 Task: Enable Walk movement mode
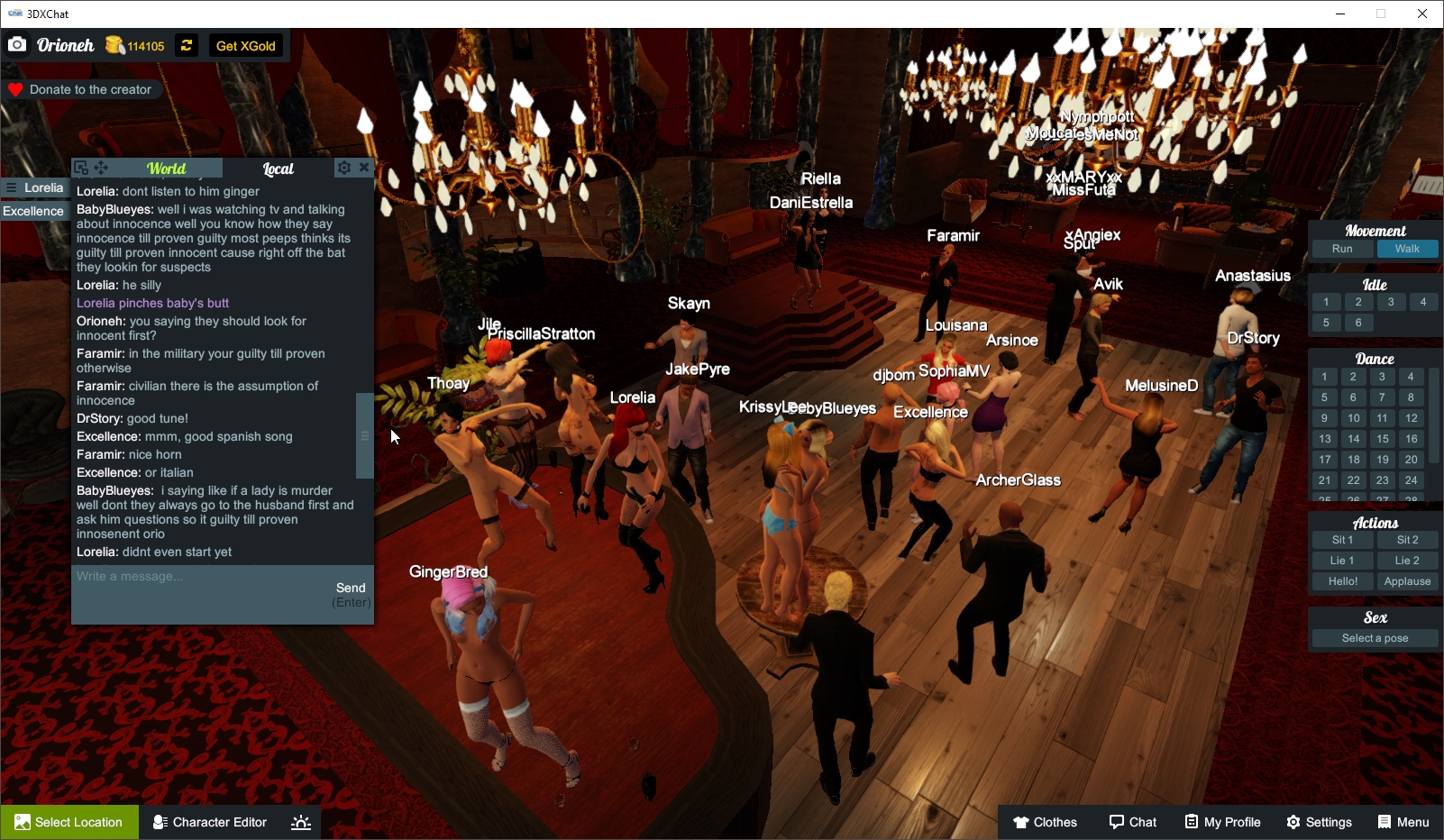click(x=1408, y=249)
